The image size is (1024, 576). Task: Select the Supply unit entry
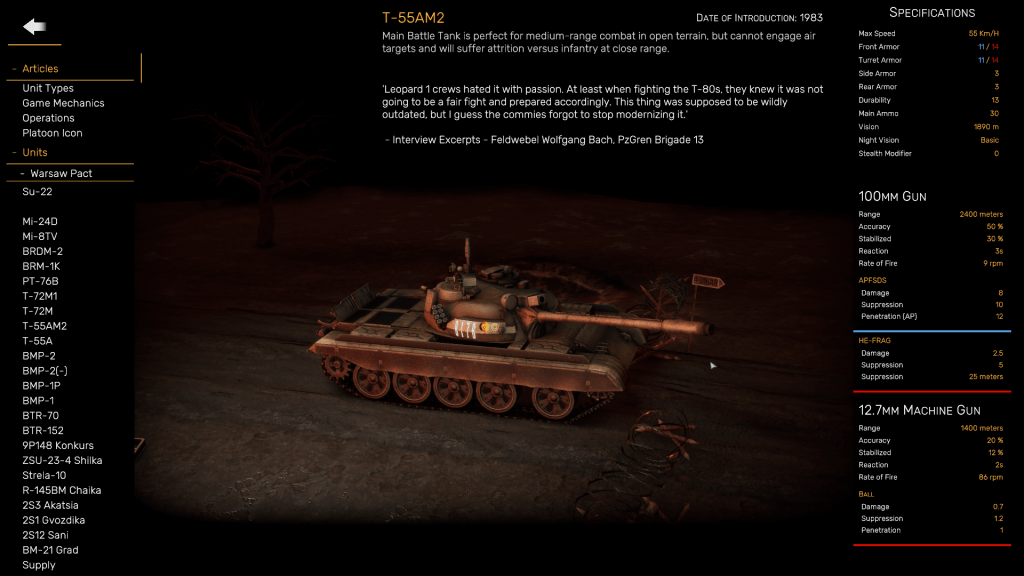39,565
